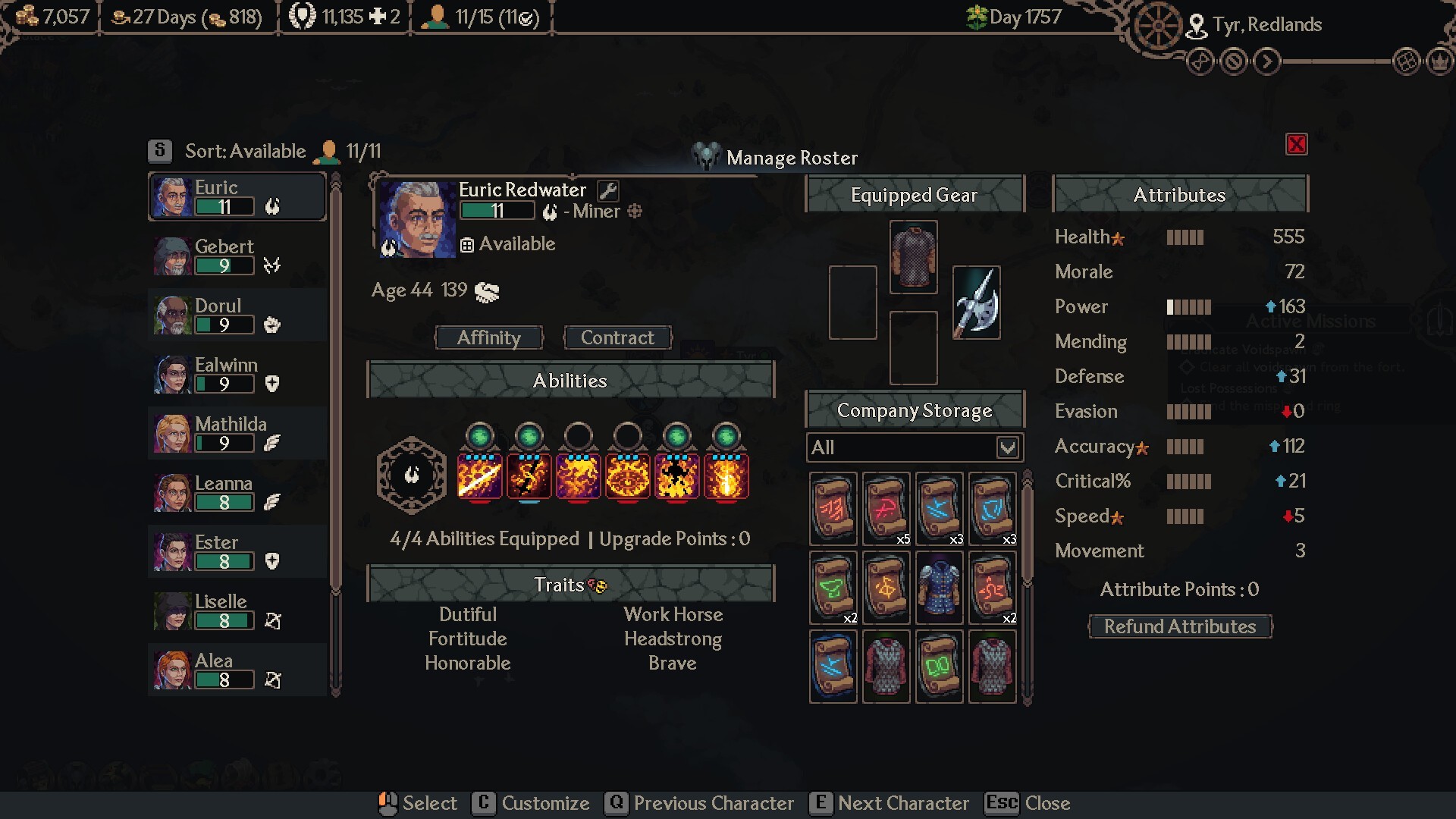Select the equipped chest armor slot
Viewport: 1456px width, 819px height.
913,256
